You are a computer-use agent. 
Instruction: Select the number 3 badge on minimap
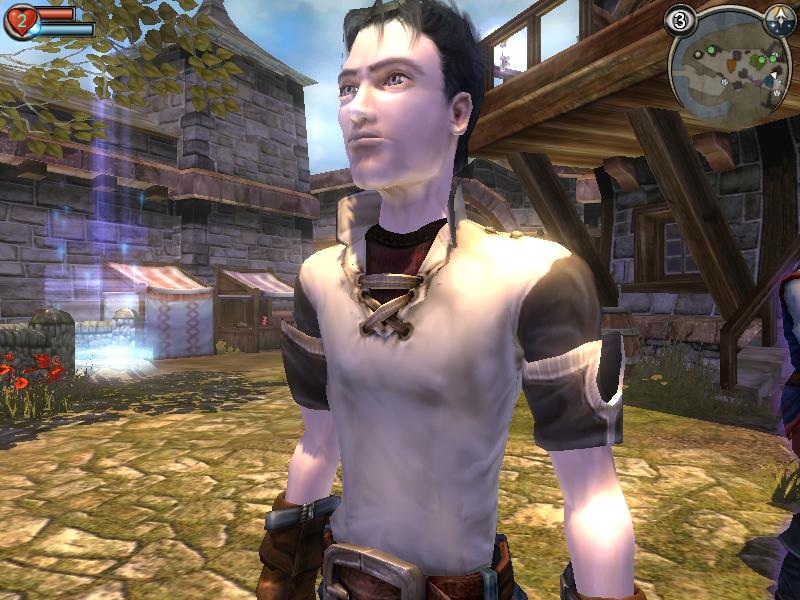pyautogui.click(x=681, y=20)
